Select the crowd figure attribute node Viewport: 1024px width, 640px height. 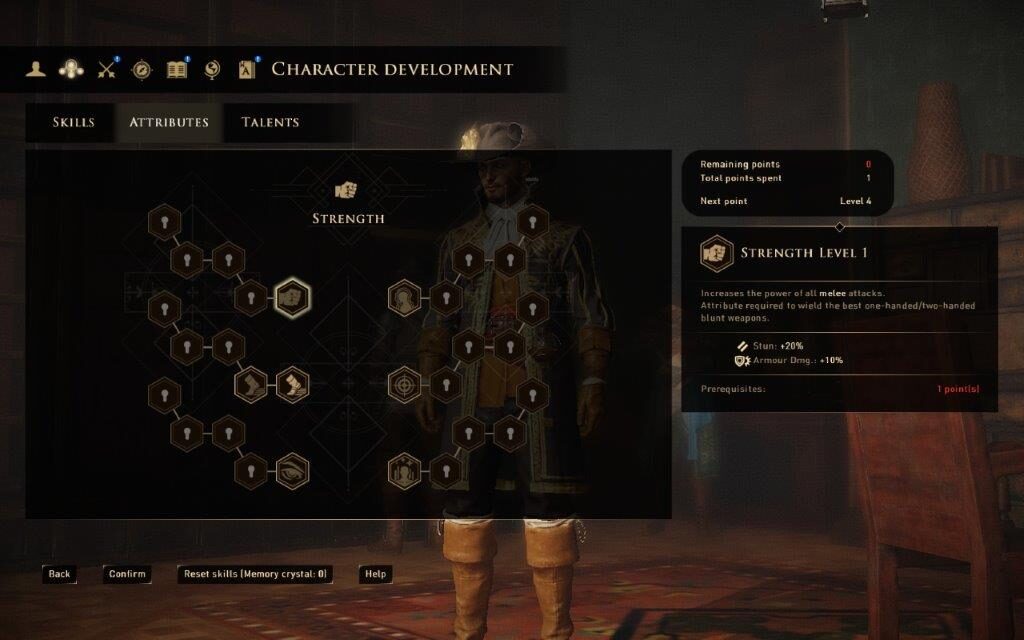403,471
